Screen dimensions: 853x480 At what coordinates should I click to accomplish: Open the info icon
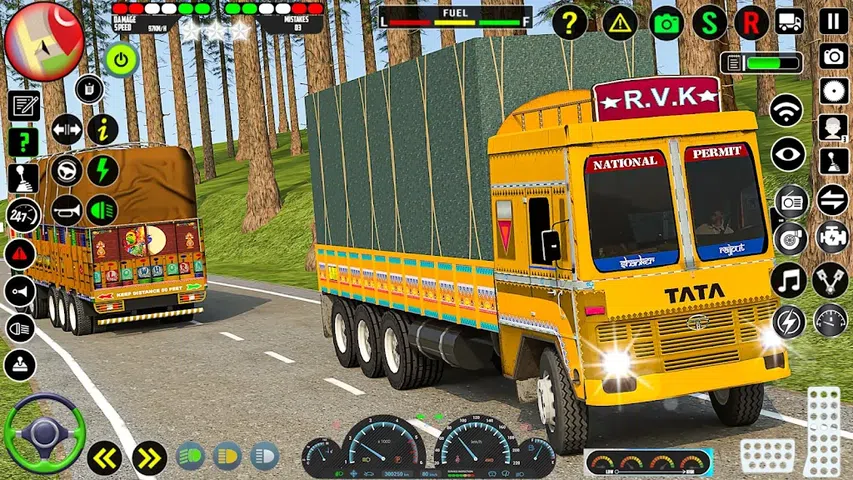[x=102, y=128]
